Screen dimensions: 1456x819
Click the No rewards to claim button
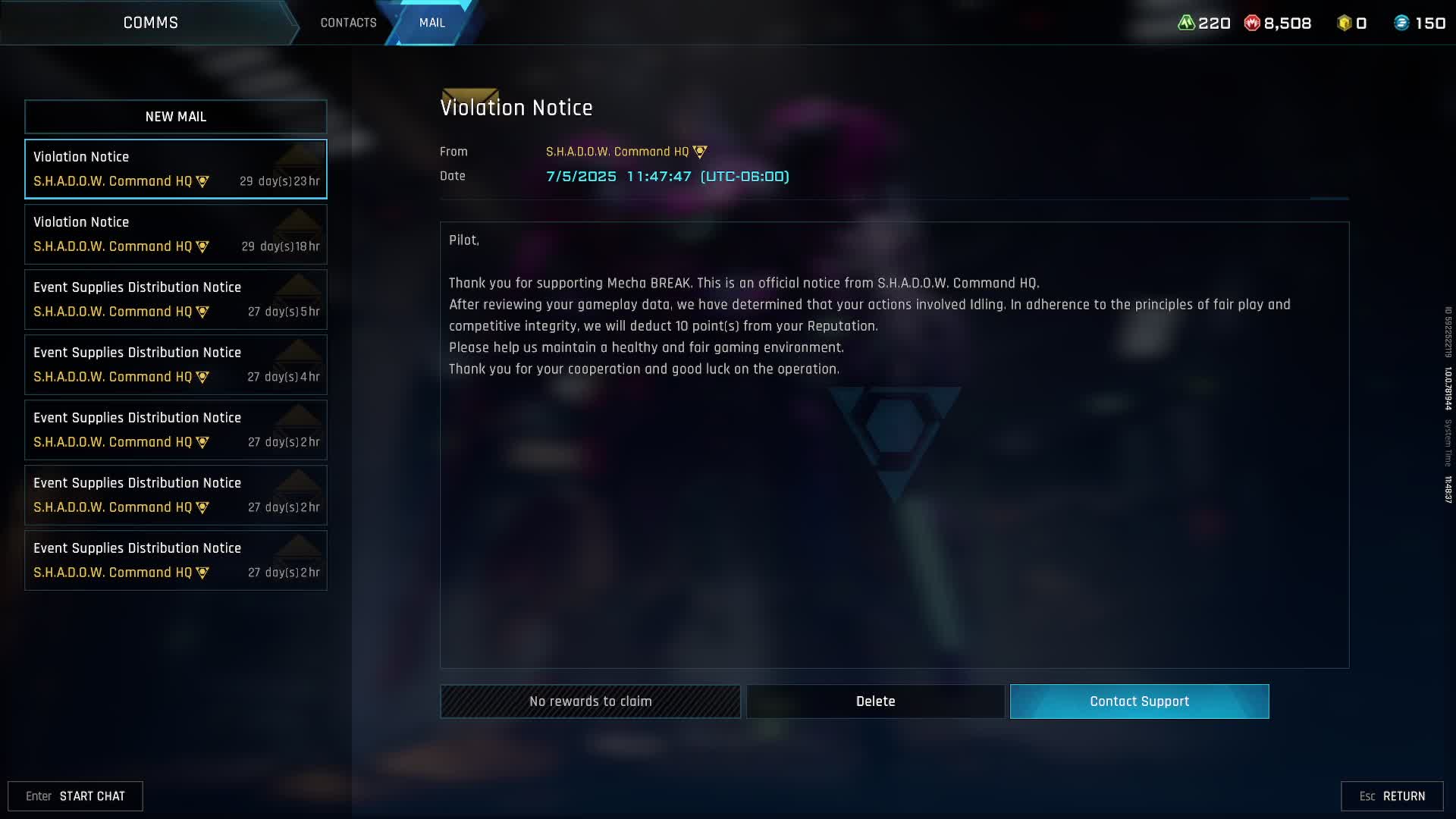click(x=590, y=701)
